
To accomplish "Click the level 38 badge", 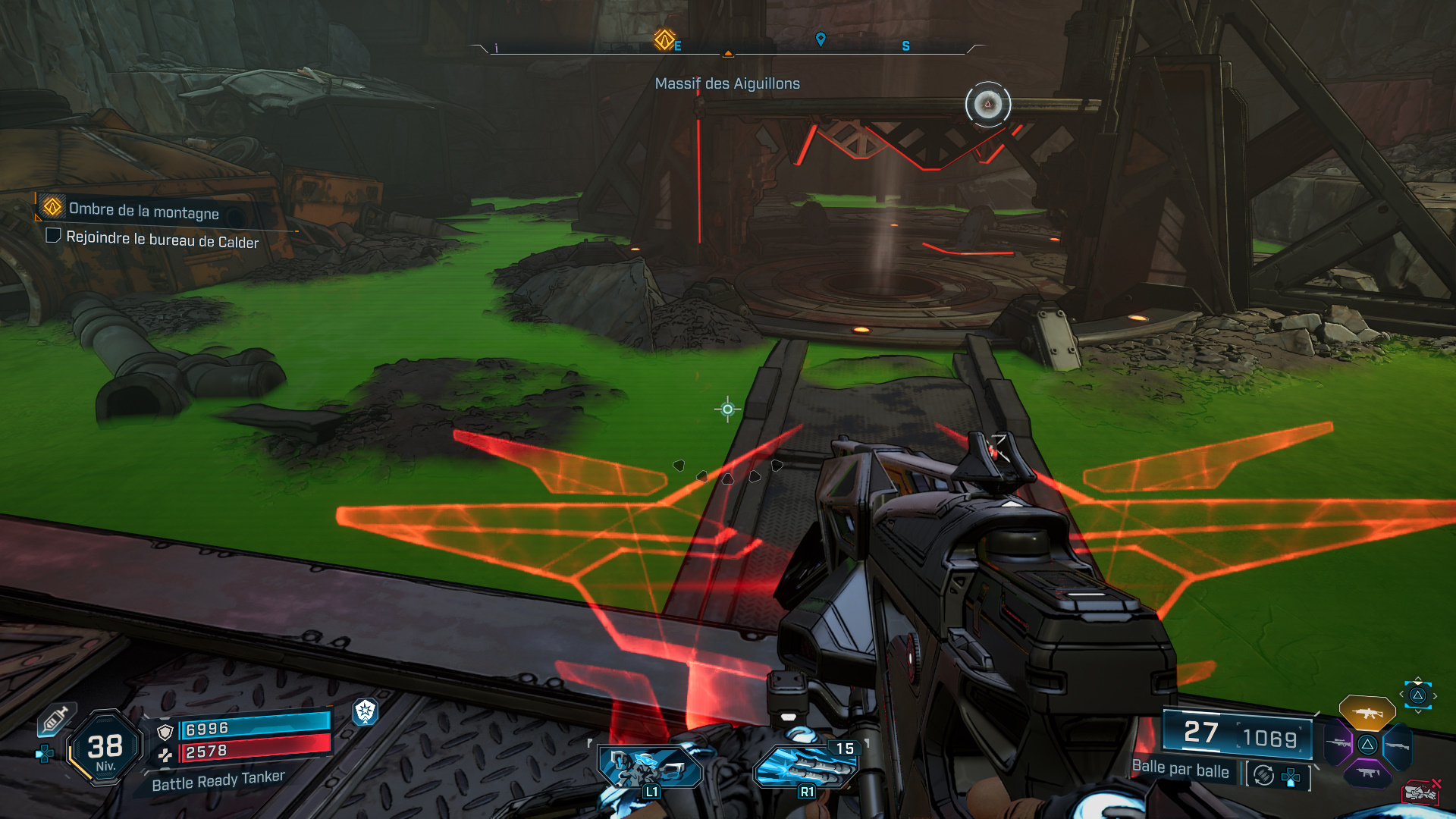I will (x=105, y=748).
